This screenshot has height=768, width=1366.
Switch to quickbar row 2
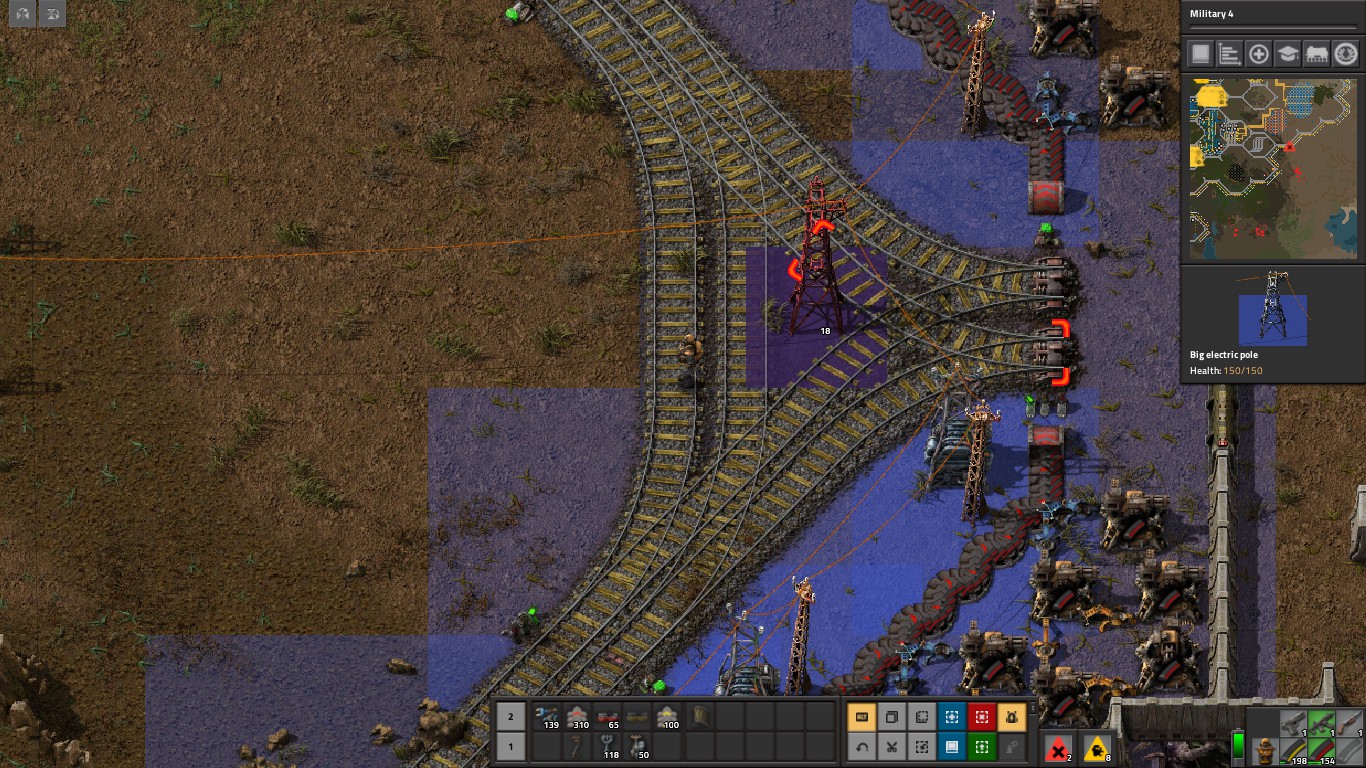(x=510, y=716)
